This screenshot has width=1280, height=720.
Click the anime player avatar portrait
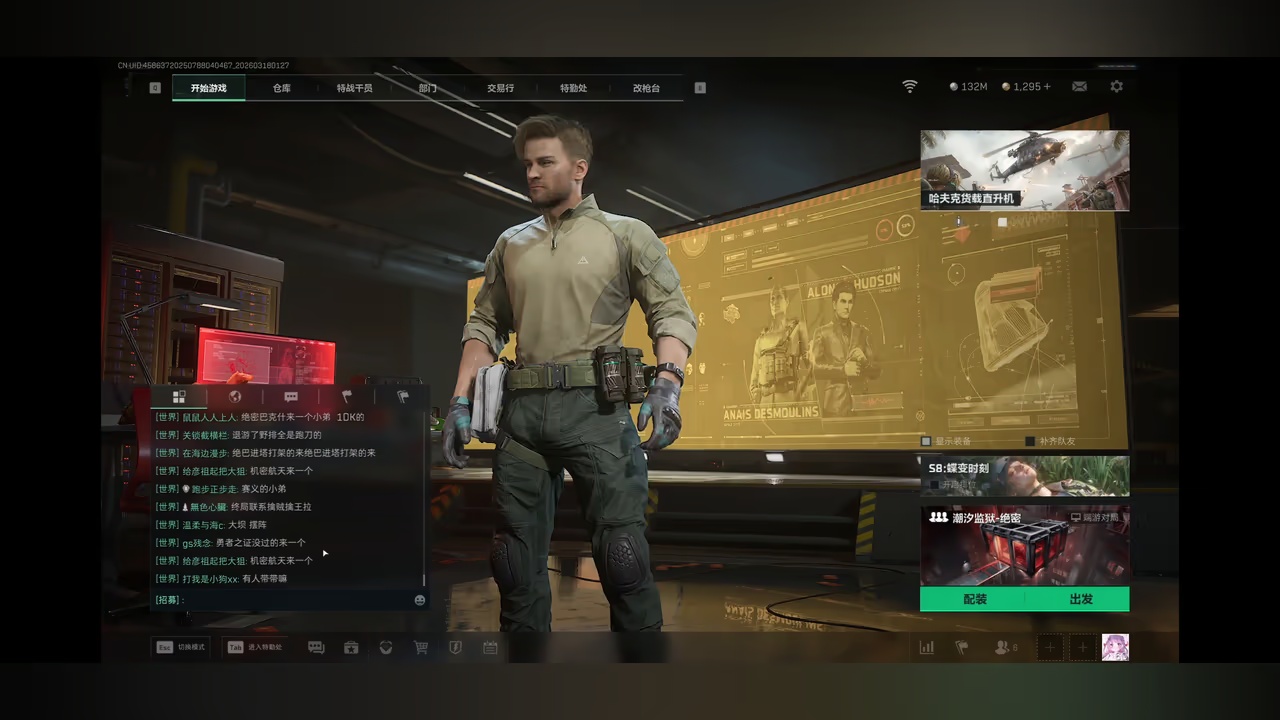(x=1115, y=647)
